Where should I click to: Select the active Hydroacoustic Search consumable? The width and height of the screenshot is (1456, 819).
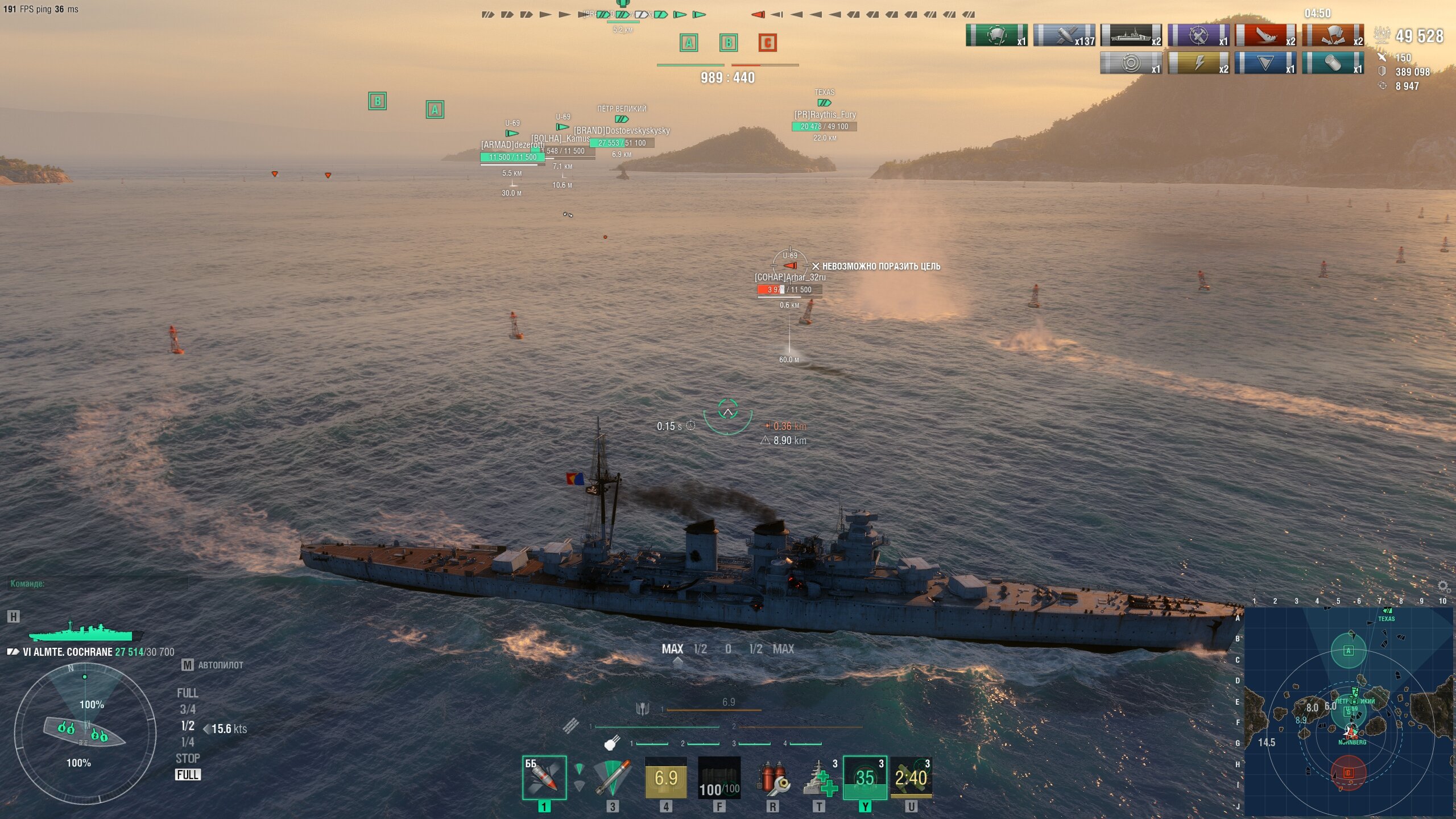click(864, 777)
